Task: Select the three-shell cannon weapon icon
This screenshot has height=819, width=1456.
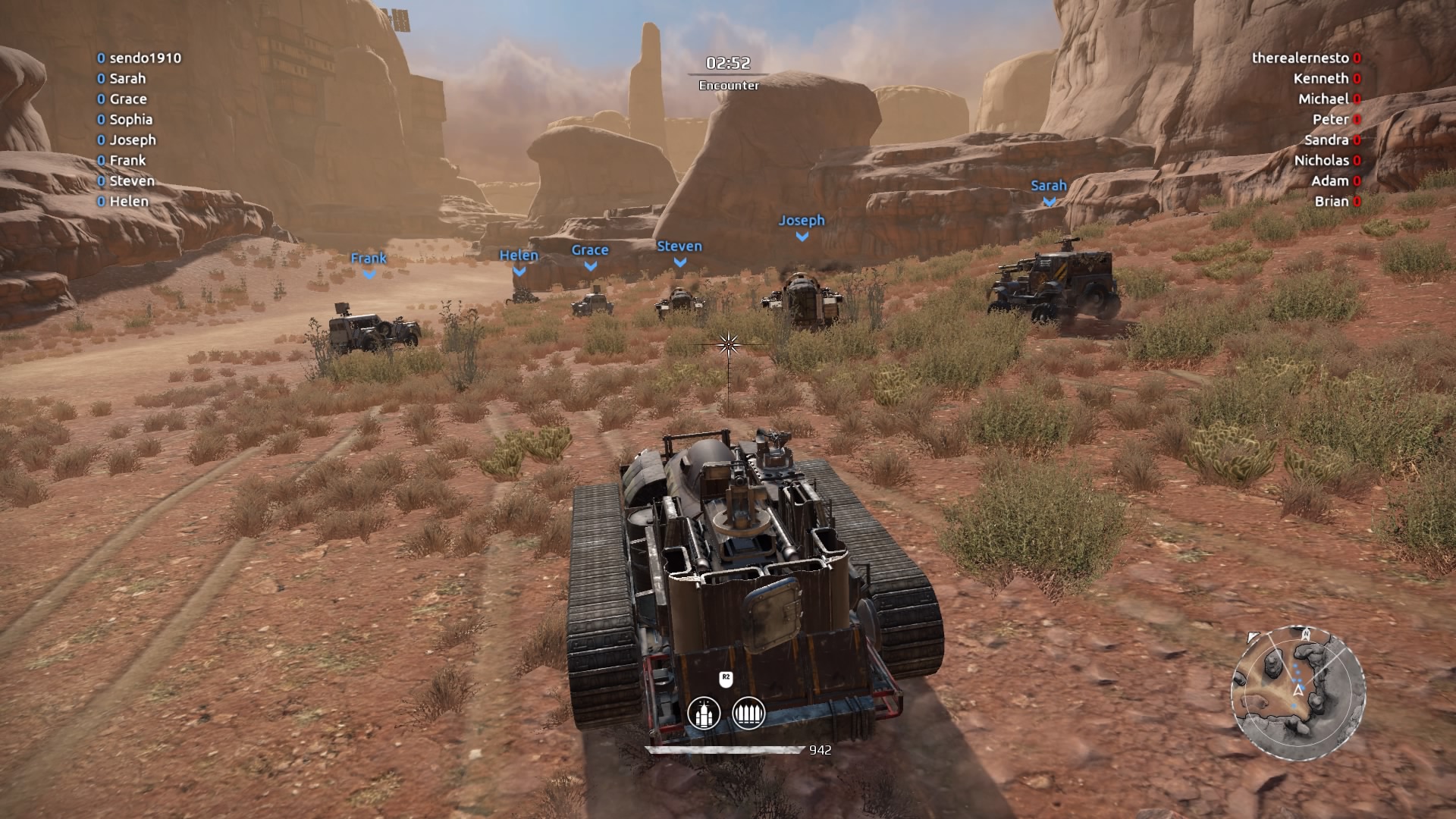Action: click(703, 714)
